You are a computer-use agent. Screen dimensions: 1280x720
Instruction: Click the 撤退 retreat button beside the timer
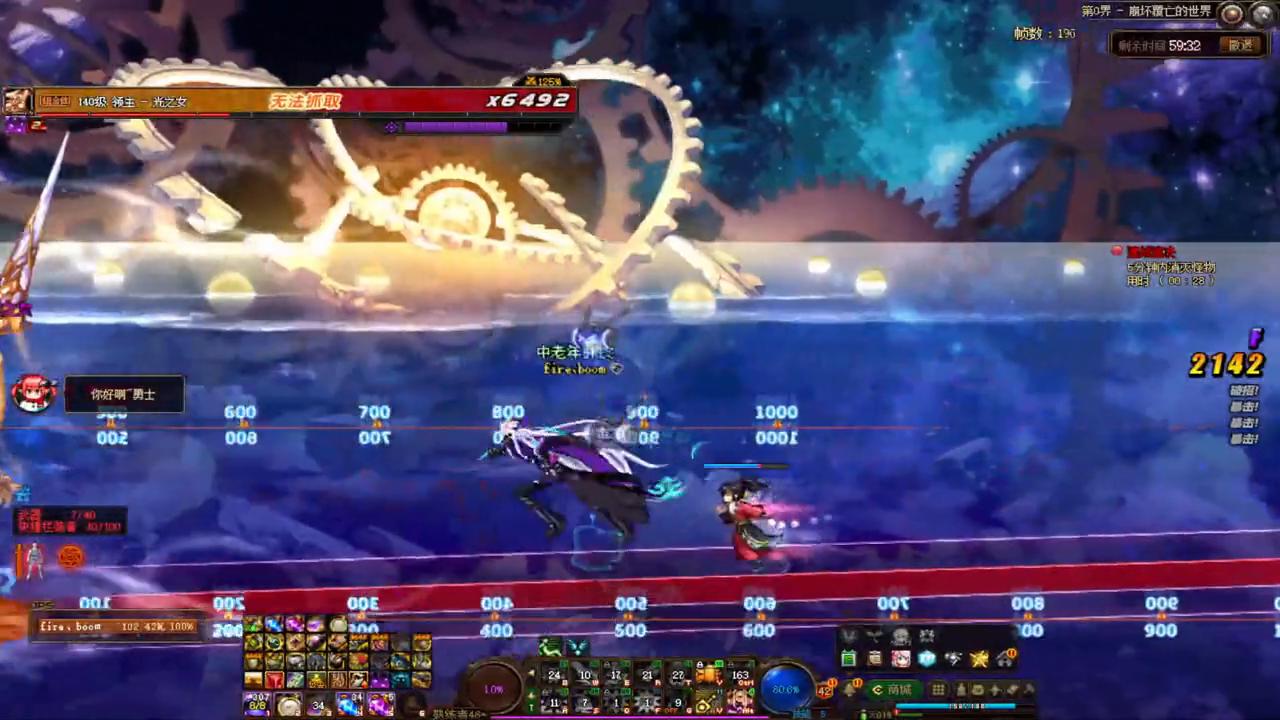click(1241, 45)
